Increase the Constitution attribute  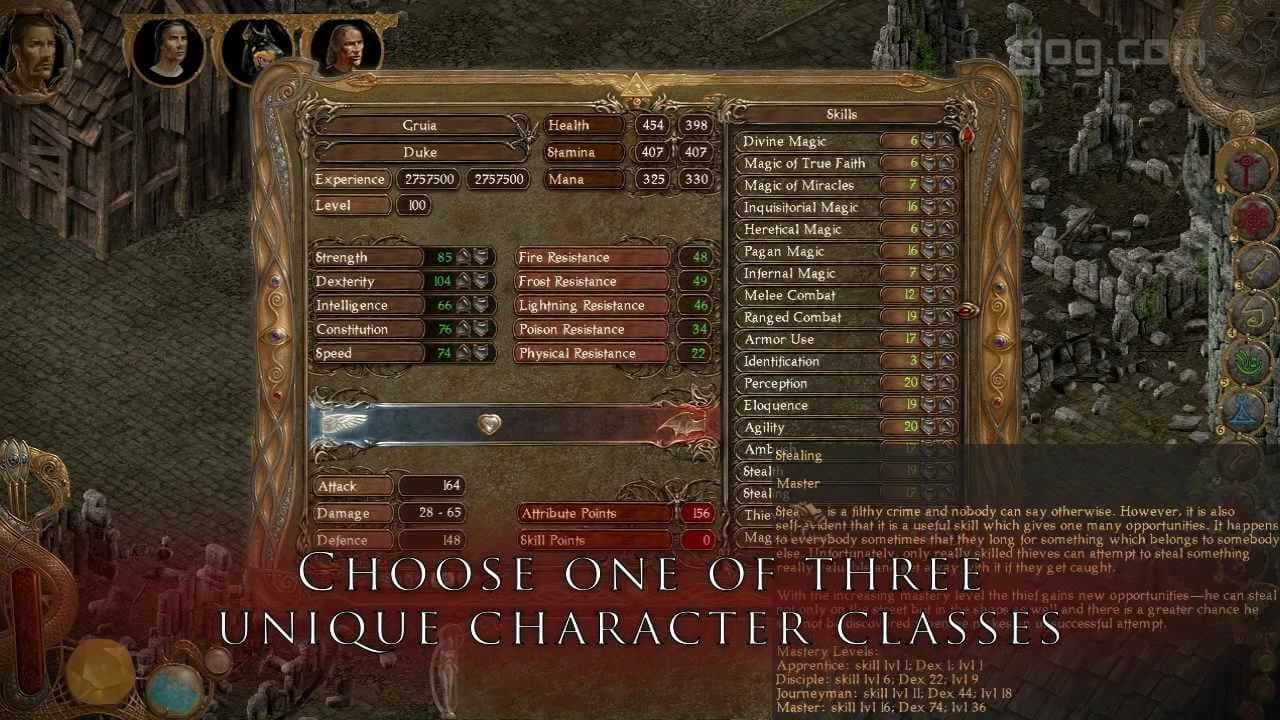tap(464, 329)
